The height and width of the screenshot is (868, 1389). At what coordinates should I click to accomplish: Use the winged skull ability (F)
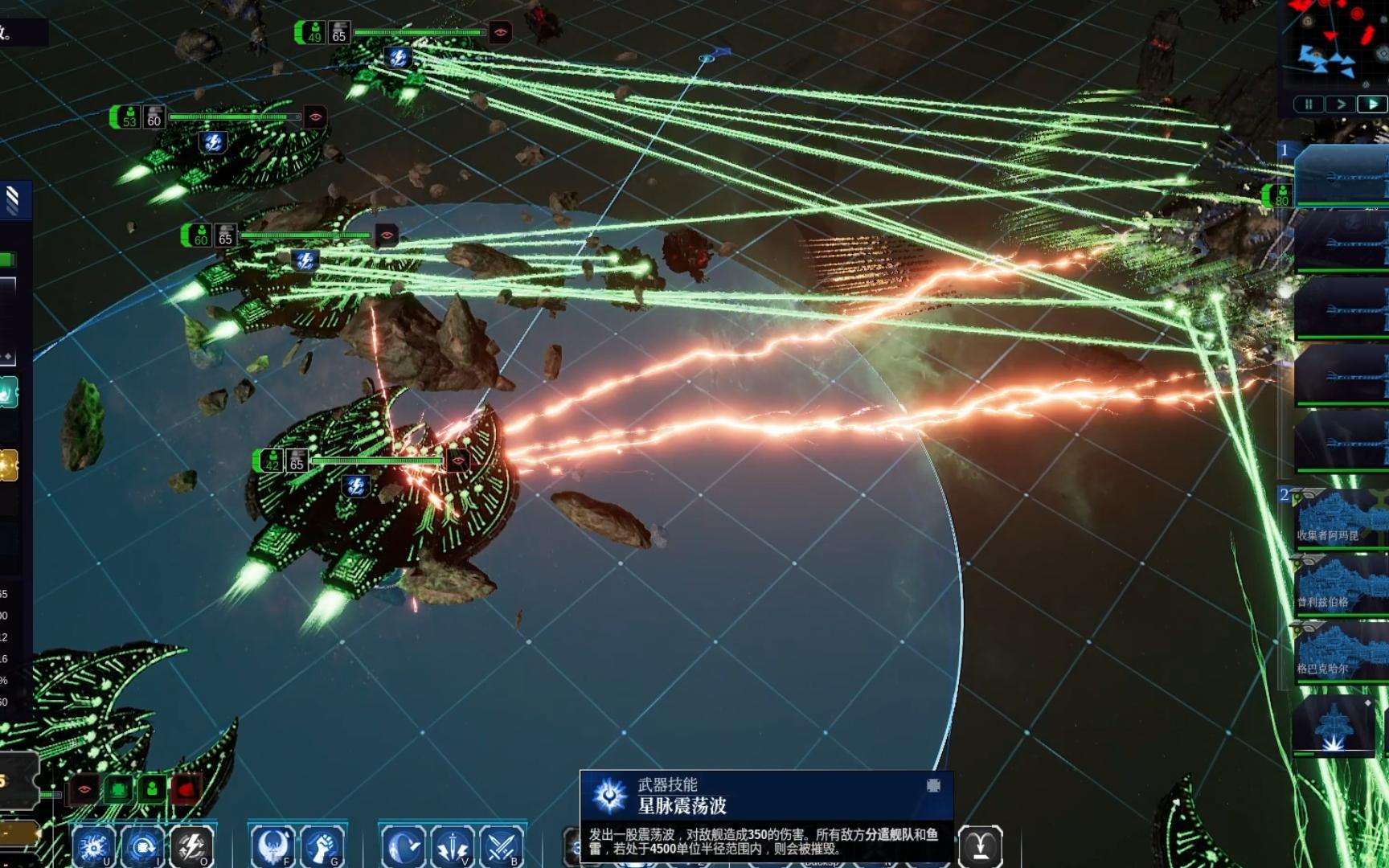tap(272, 846)
